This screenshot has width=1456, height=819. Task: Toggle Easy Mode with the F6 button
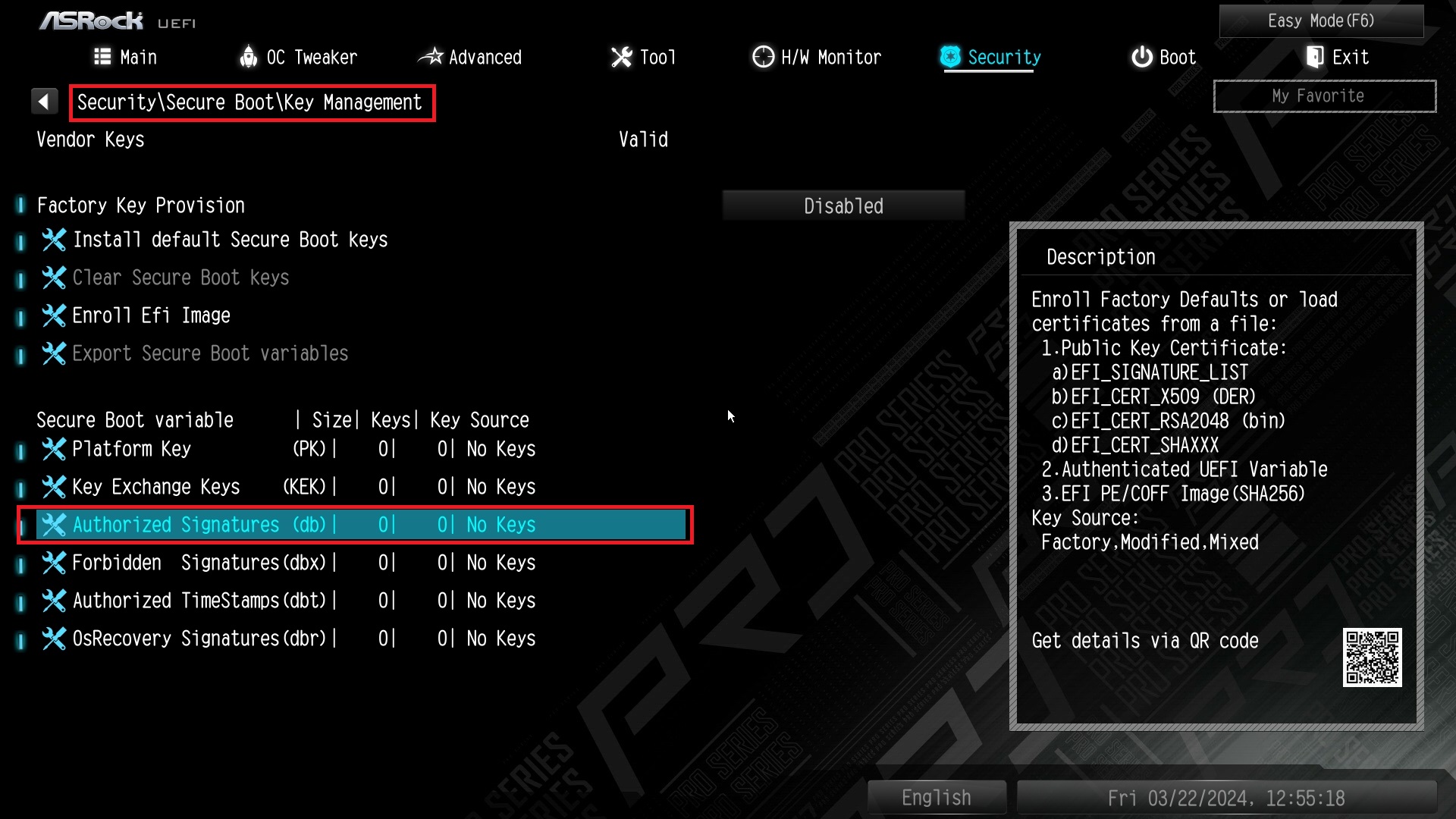tap(1321, 20)
